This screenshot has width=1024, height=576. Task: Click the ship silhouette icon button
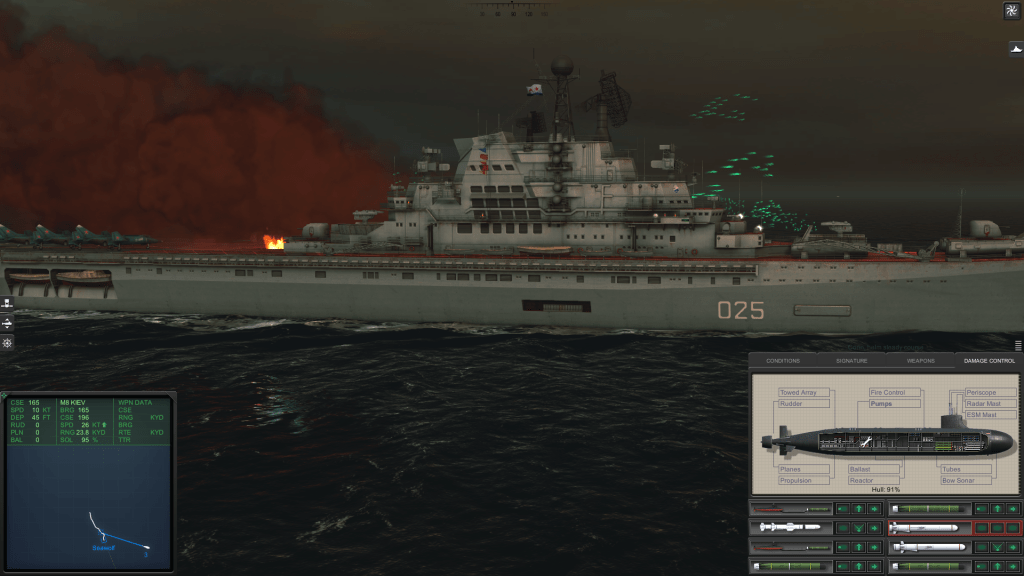1015,47
